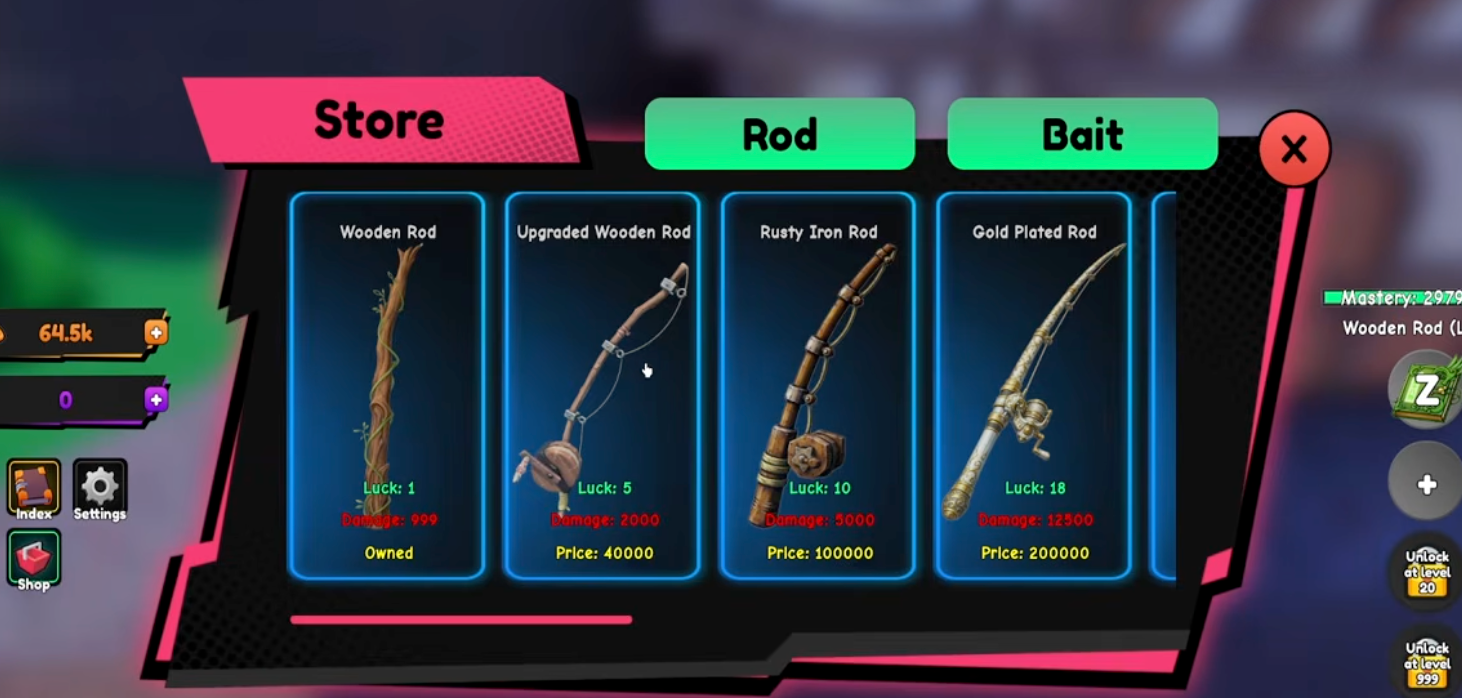Open the Settings gear menu

point(99,487)
